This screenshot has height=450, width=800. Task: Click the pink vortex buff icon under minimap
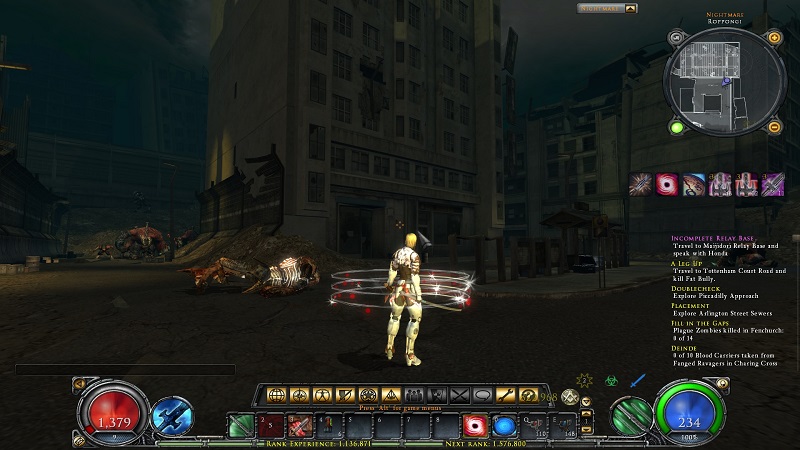pos(667,184)
